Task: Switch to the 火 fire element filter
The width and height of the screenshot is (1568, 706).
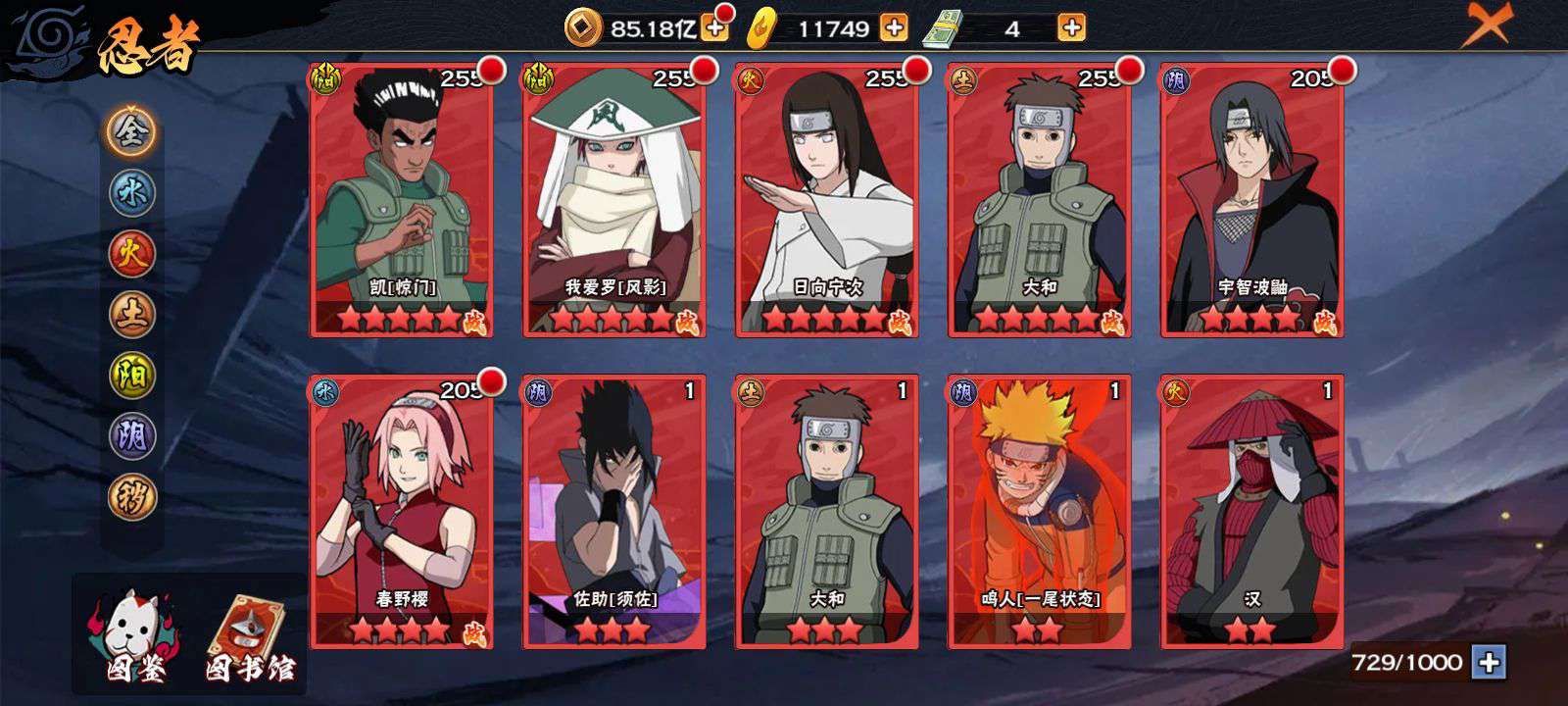Action: 131,253
